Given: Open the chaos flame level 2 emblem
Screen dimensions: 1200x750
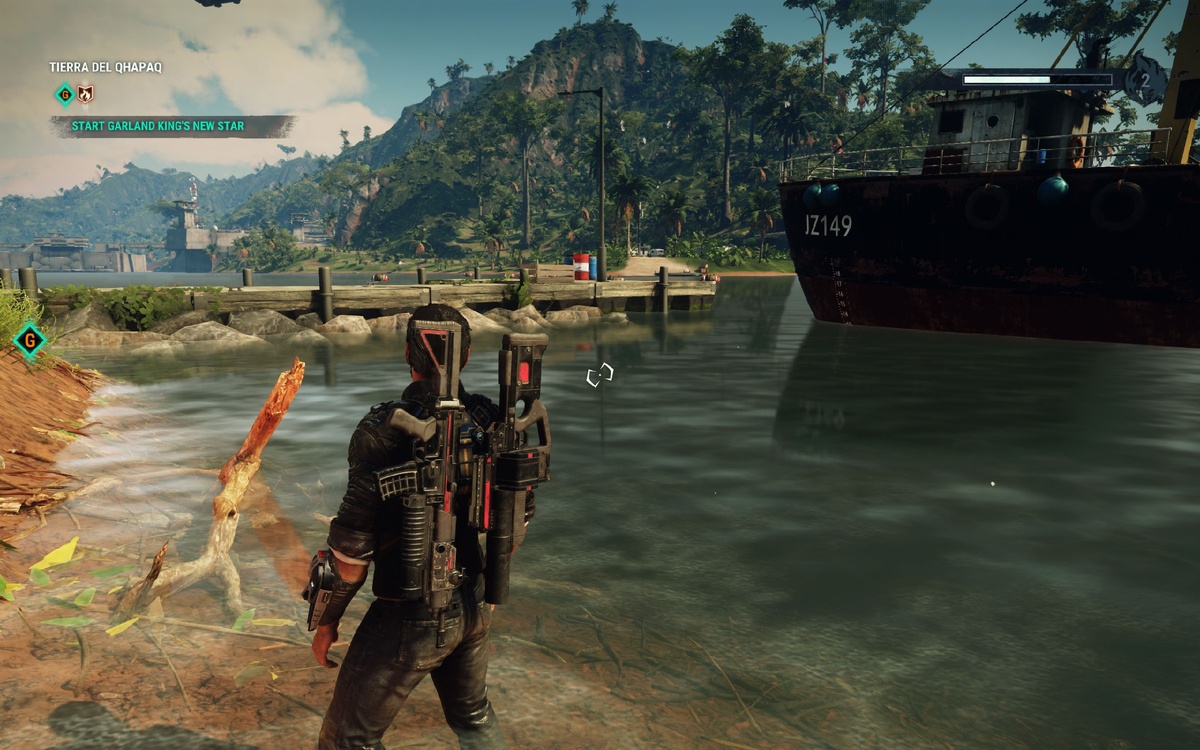Looking at the screenshot, I should [x=1145, y=80].
